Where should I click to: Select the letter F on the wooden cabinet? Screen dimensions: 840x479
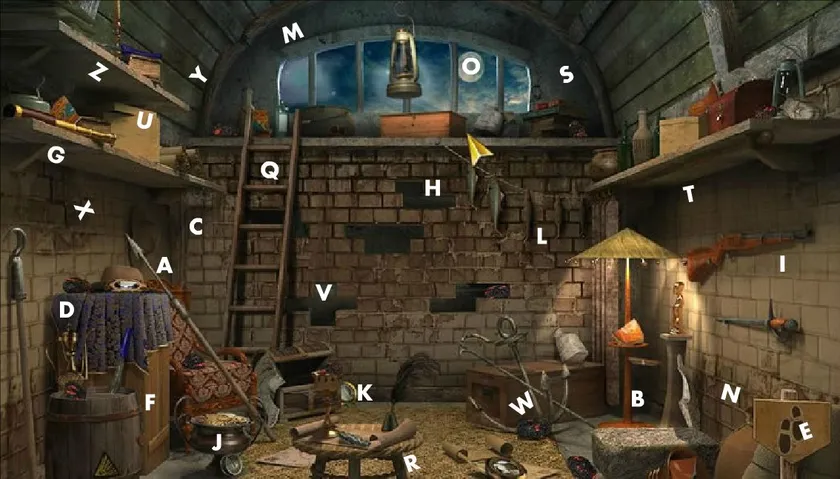click(x=151, y=404)
